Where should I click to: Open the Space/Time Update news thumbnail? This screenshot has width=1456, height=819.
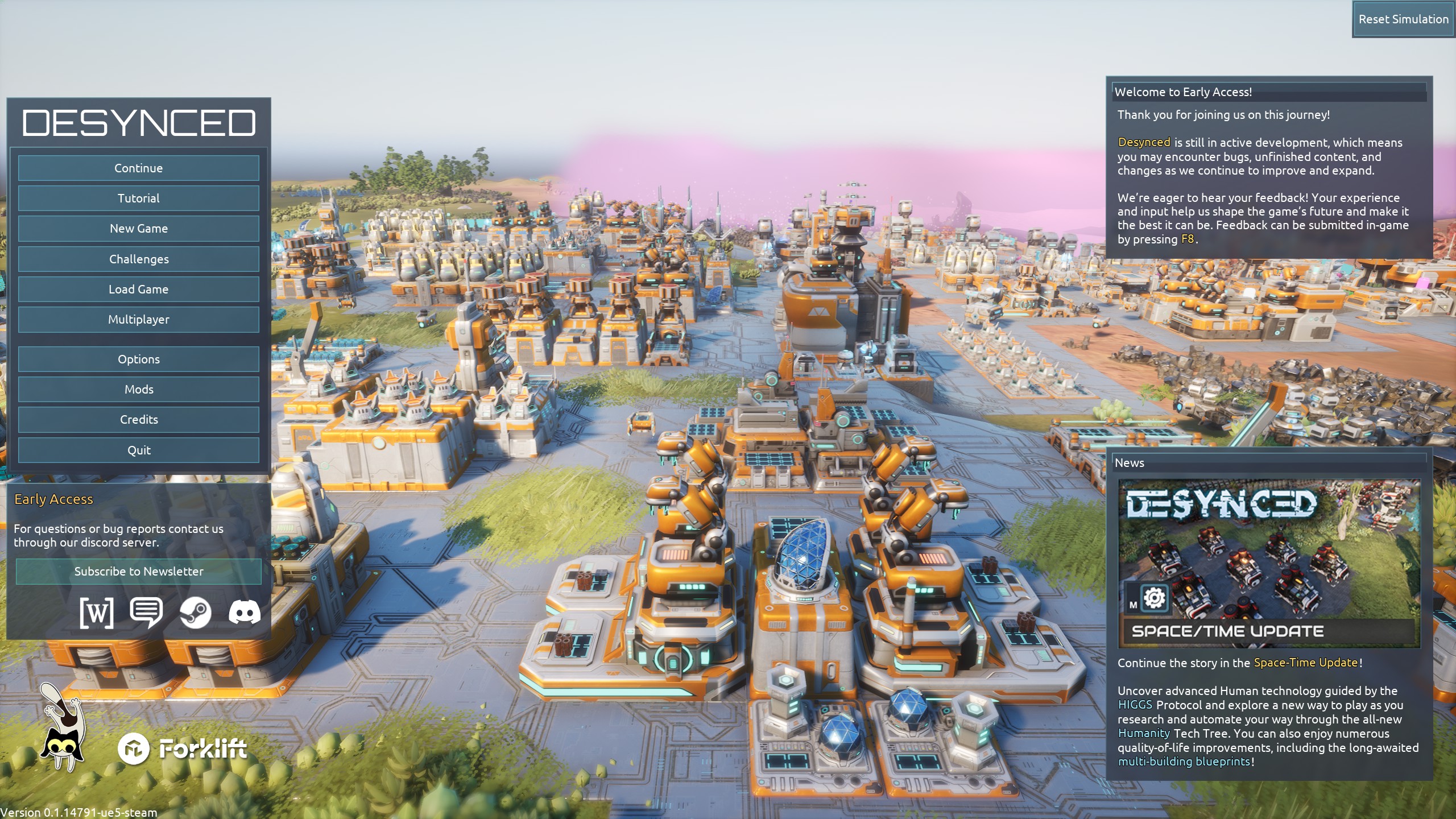[x=1269, y=564]
